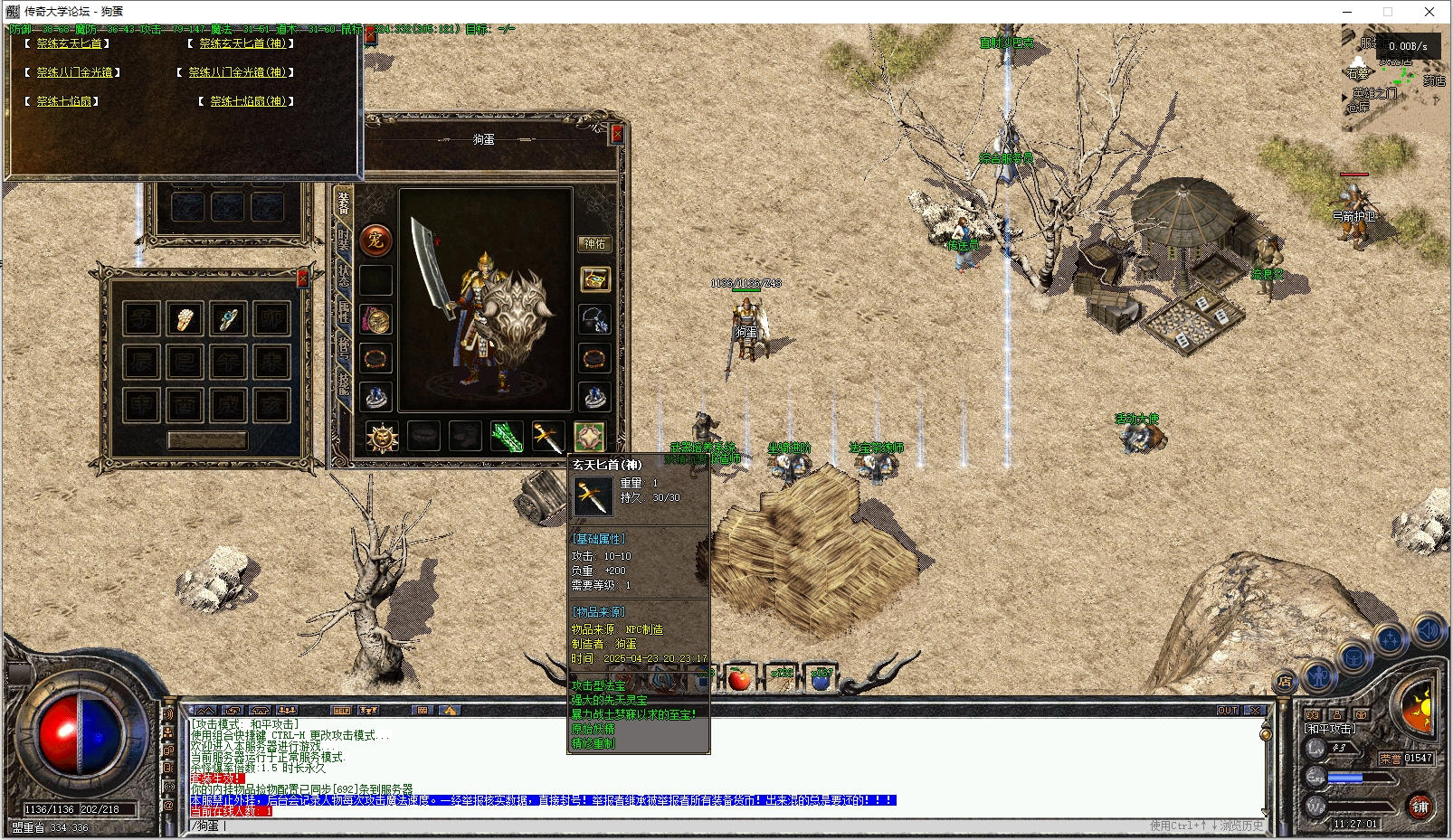The height and width of the screenshot is (840, 1453).
Task: Open the 店 shop button
Action: [1284, 683]
